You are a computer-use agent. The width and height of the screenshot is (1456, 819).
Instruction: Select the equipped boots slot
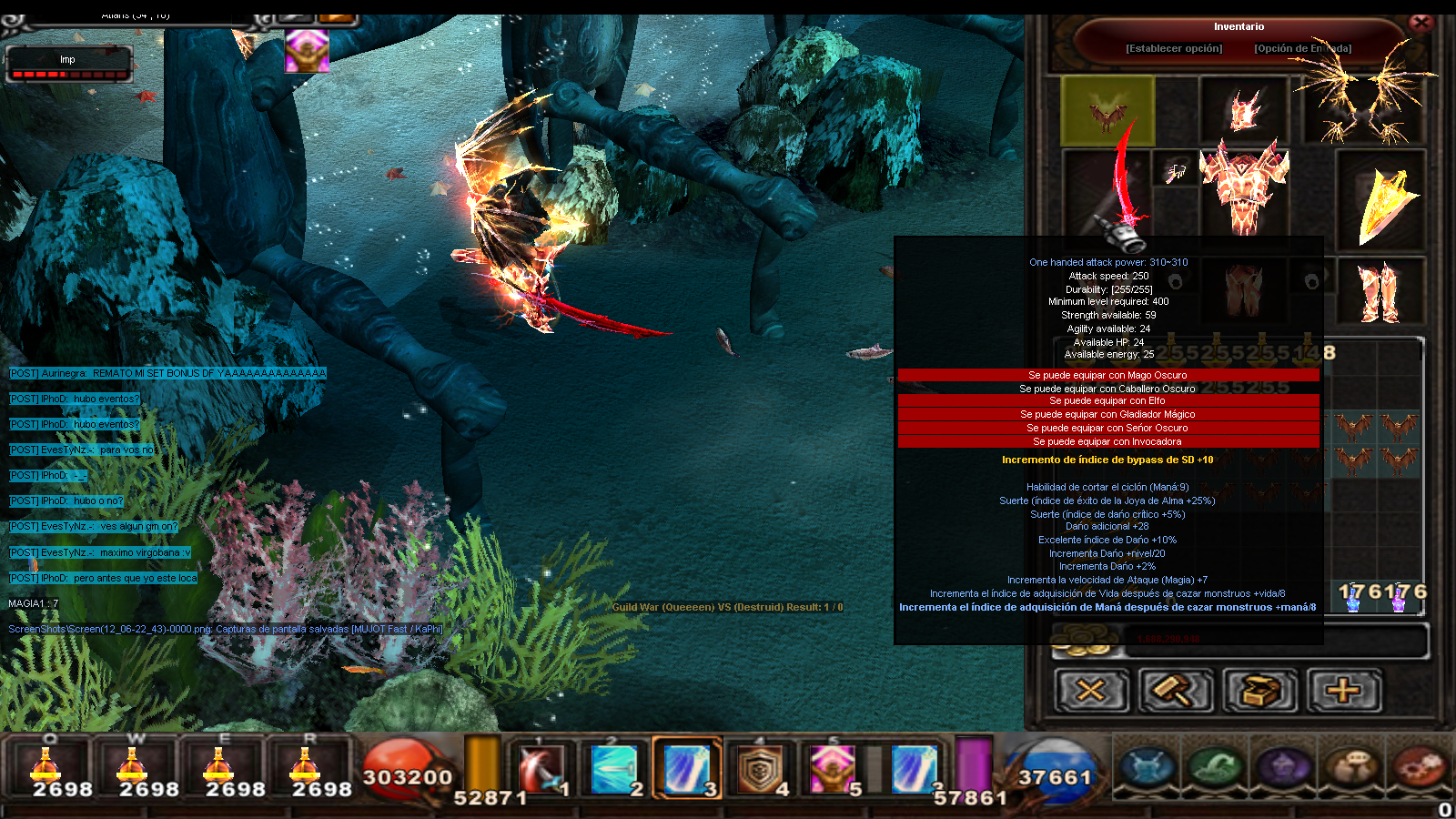[x=1380, y=291]
